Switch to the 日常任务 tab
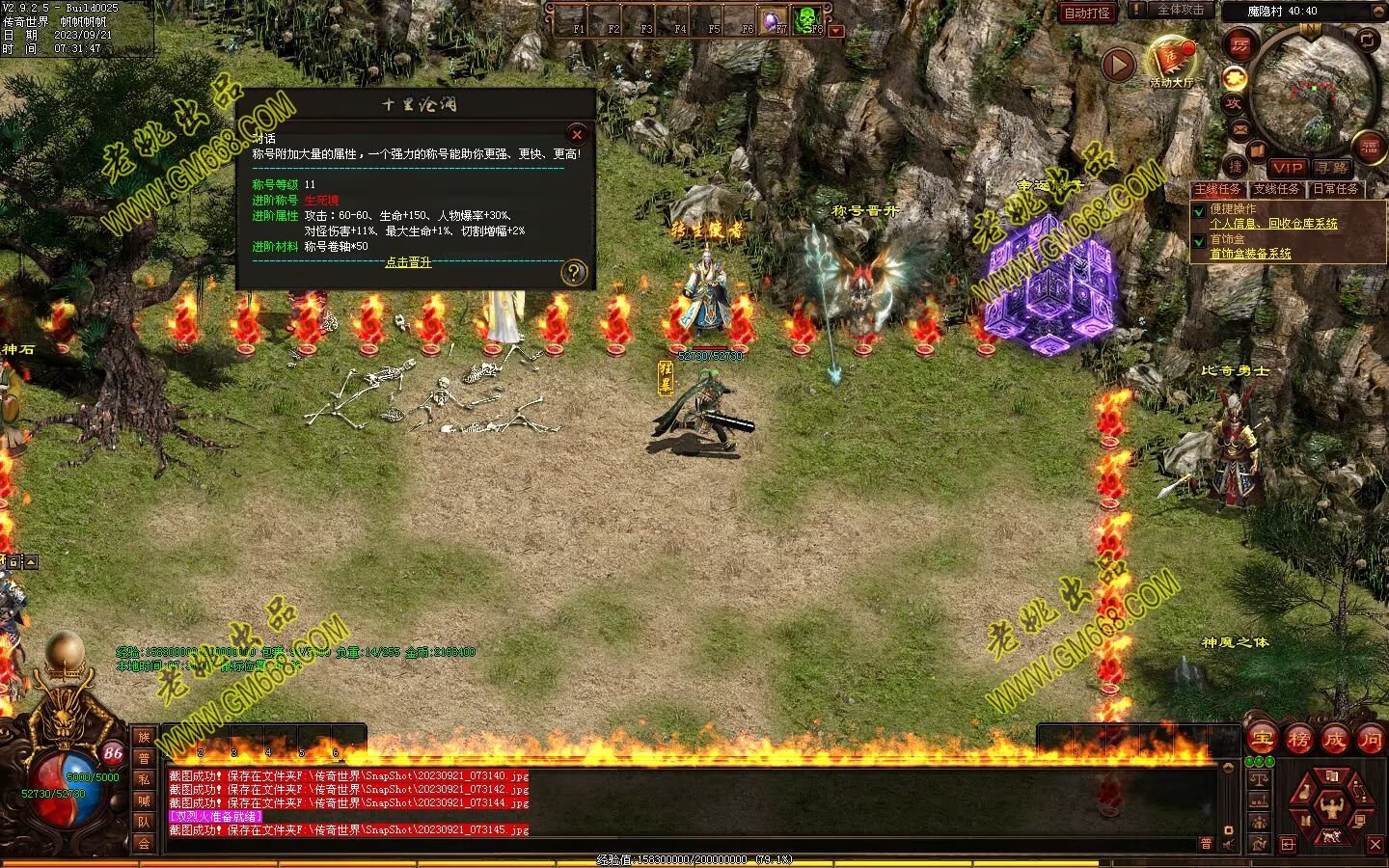Viewport: 1389px width, 868px height. pyautogui.click(x=1335, y=189)
